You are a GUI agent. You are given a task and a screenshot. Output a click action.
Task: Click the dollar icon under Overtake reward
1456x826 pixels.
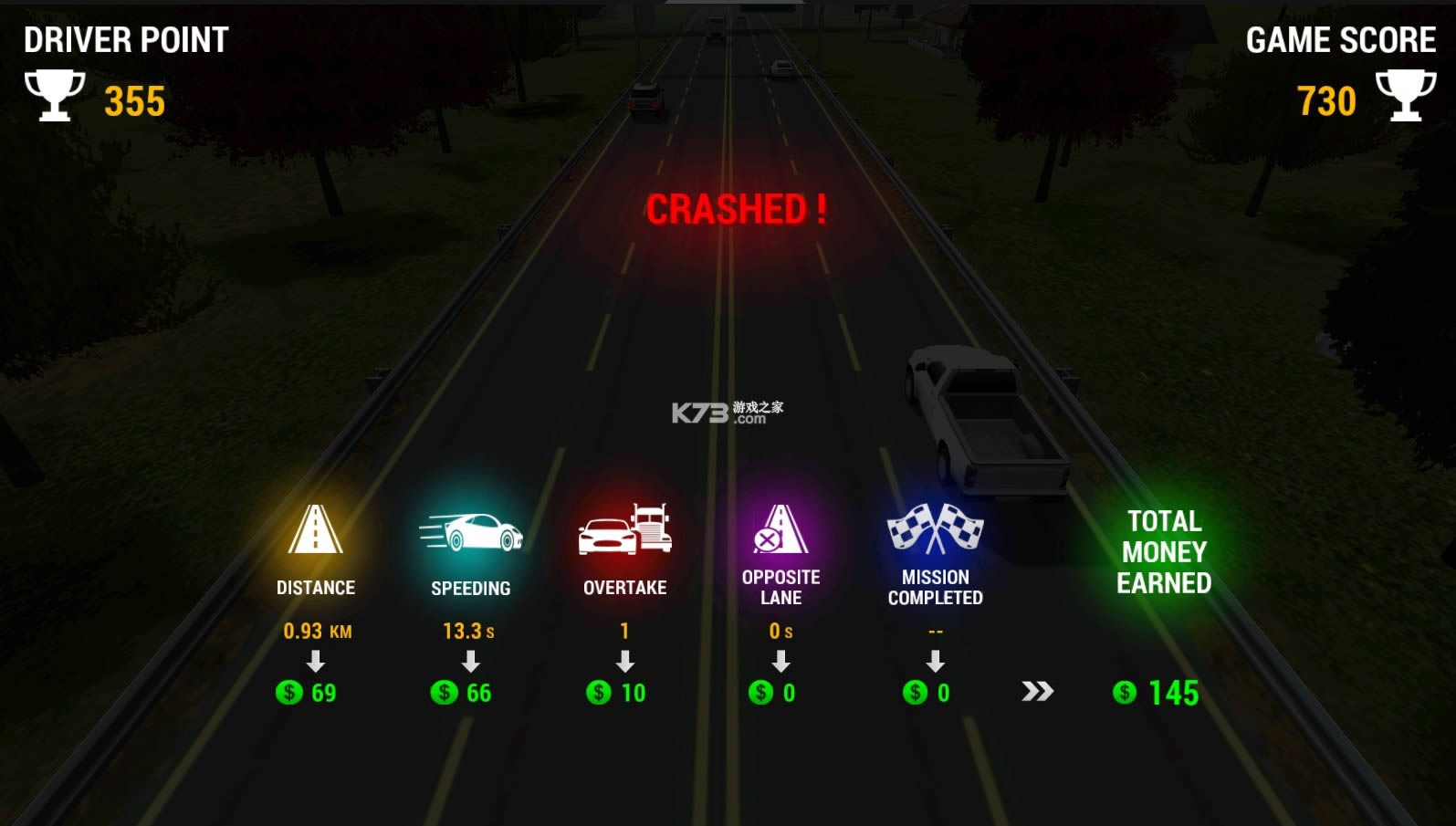(600, 693)
